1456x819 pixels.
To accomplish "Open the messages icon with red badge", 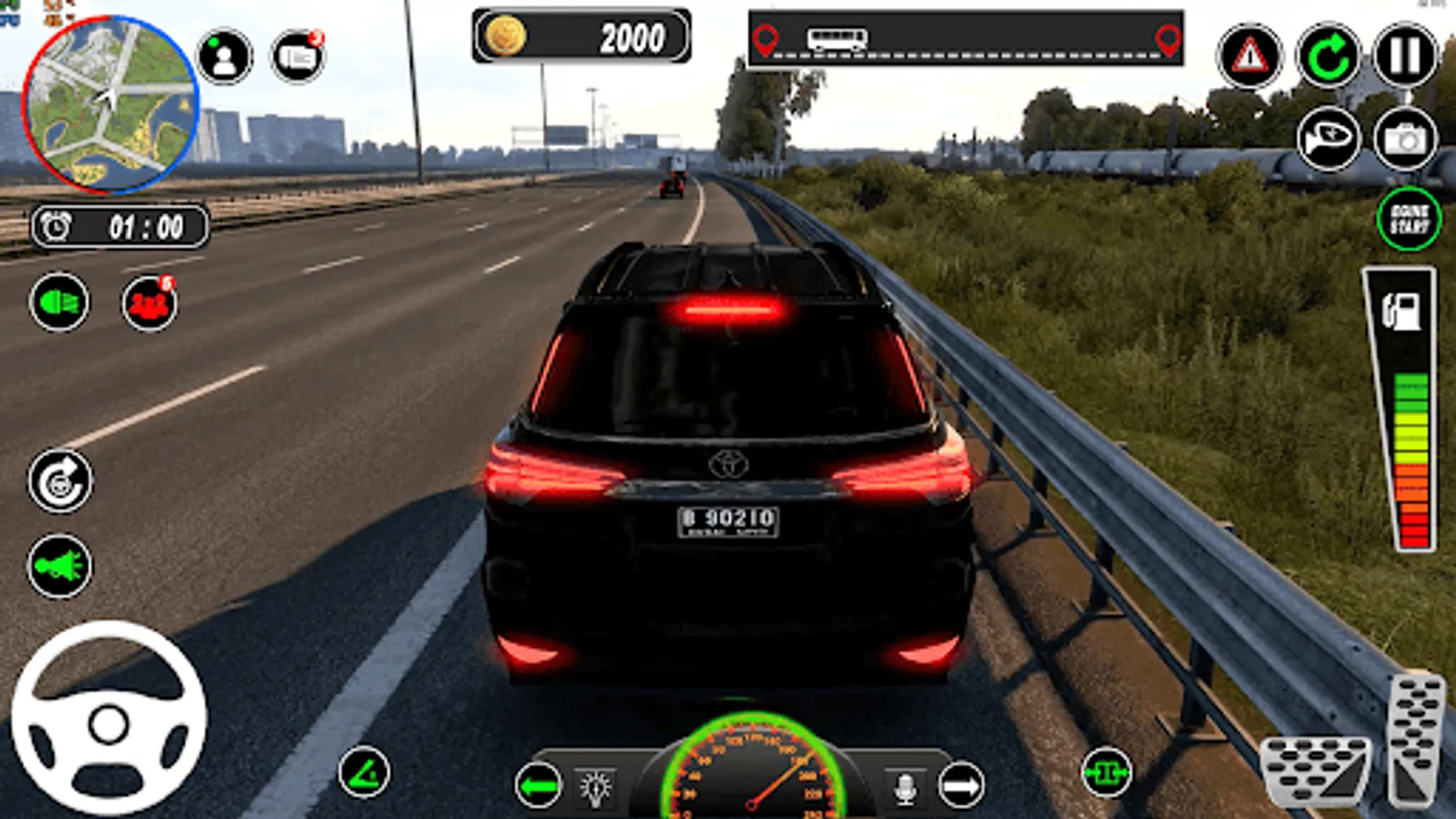I will pos(298,57).
